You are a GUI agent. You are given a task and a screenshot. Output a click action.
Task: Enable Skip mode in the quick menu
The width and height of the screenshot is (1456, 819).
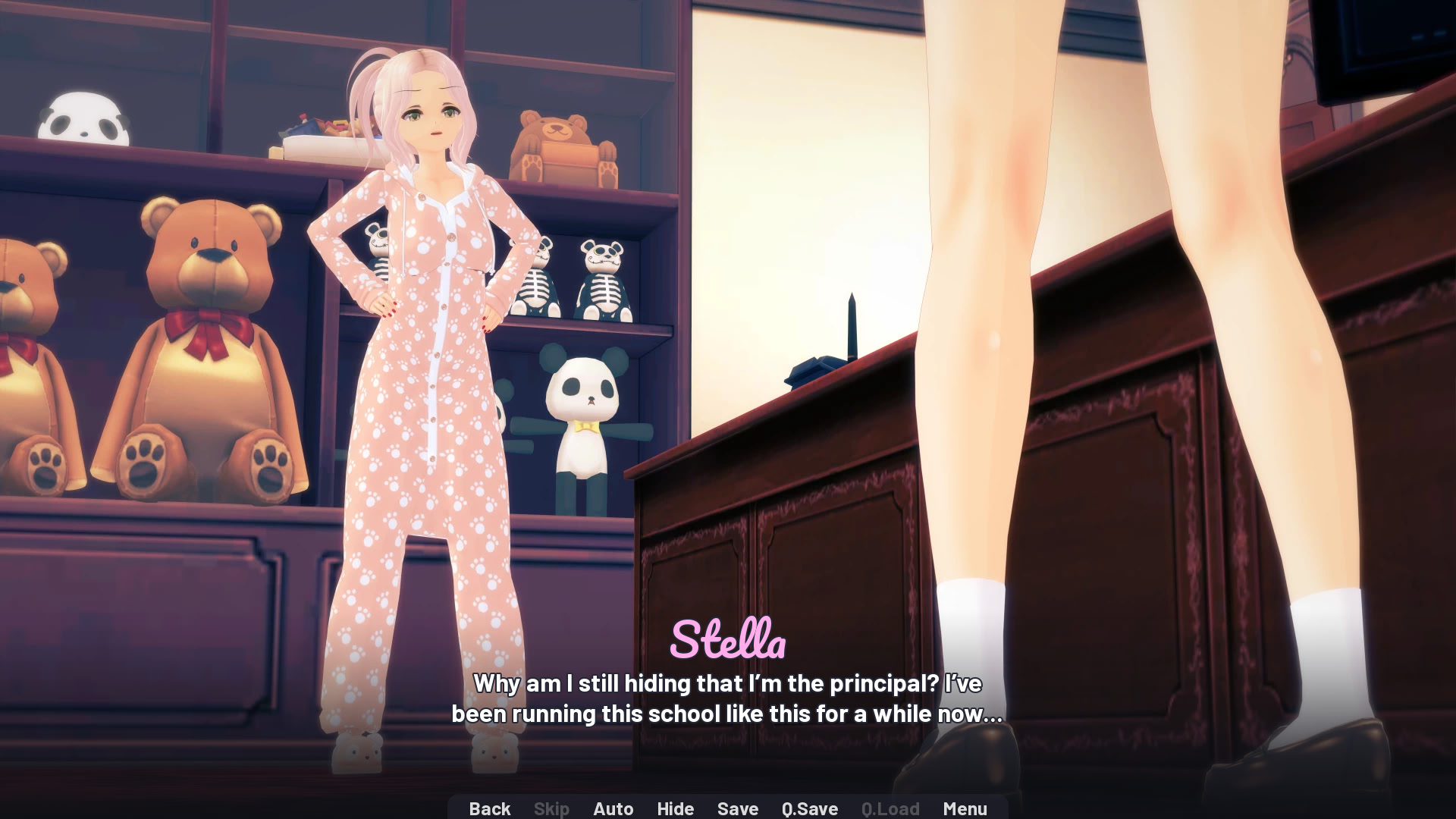coord(551,808)
